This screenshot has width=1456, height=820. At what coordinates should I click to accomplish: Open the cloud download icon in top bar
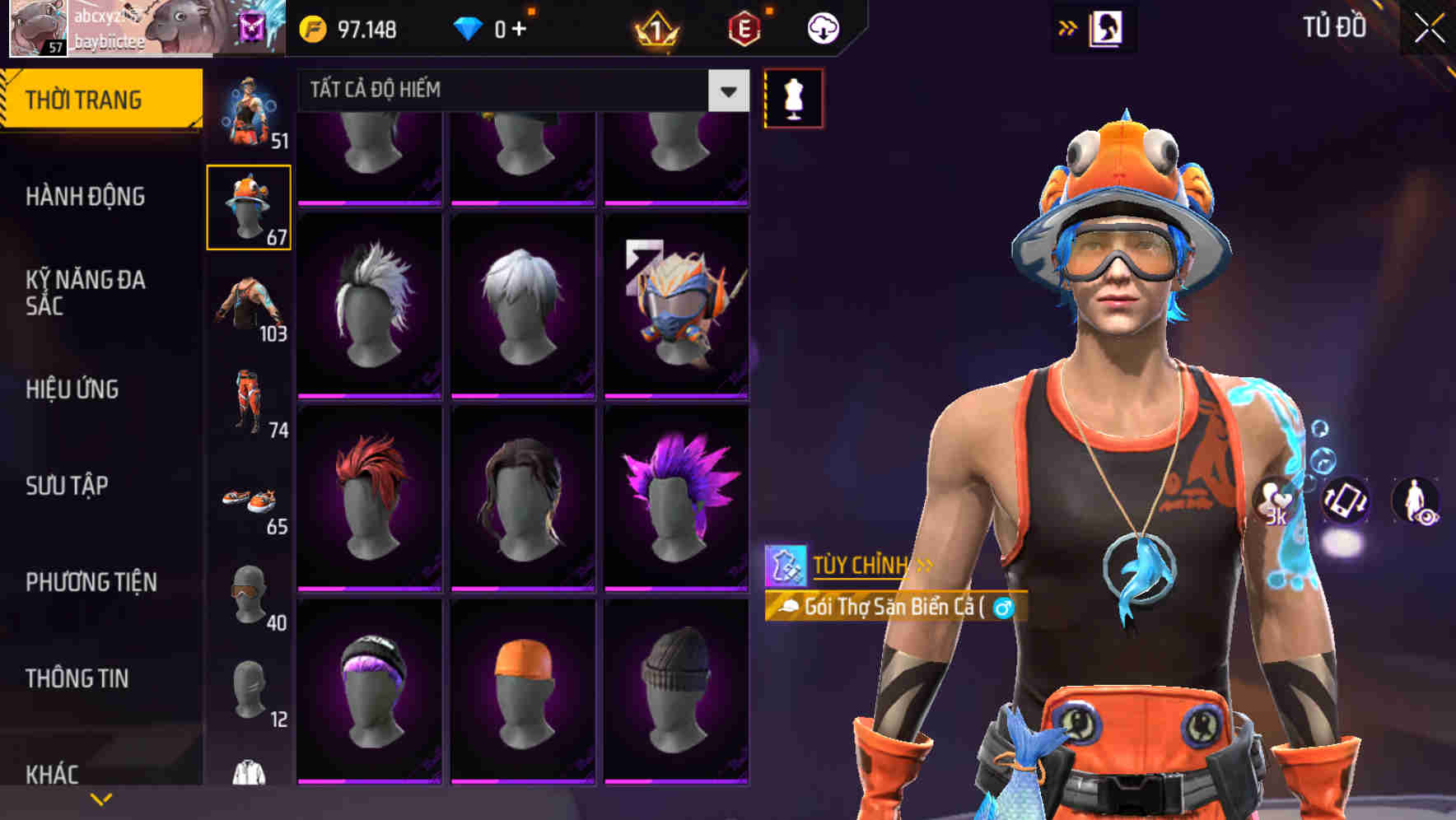click(821, 27)
